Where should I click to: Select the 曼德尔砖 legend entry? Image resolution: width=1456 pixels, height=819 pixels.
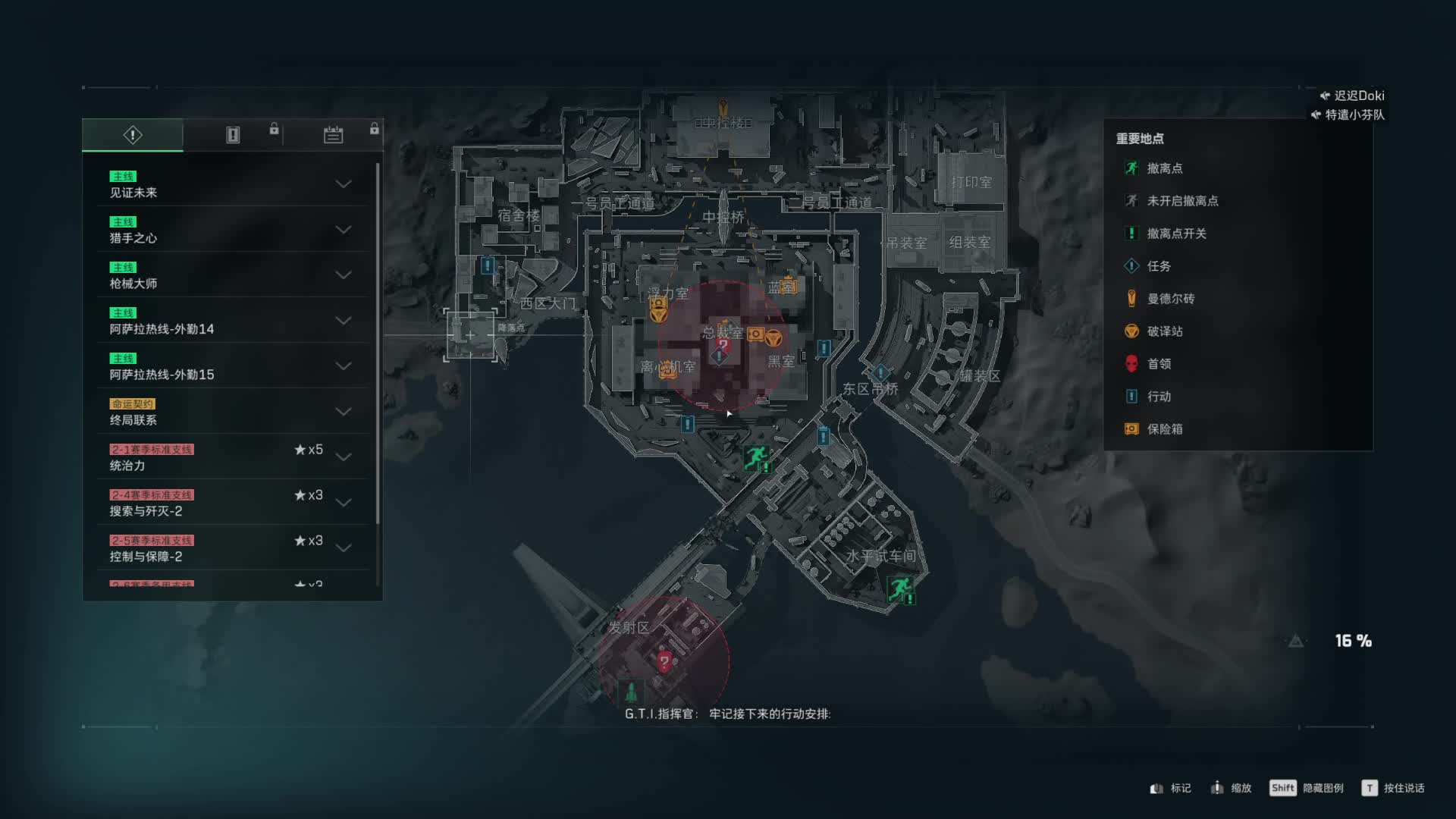(x=1170, y=299)
